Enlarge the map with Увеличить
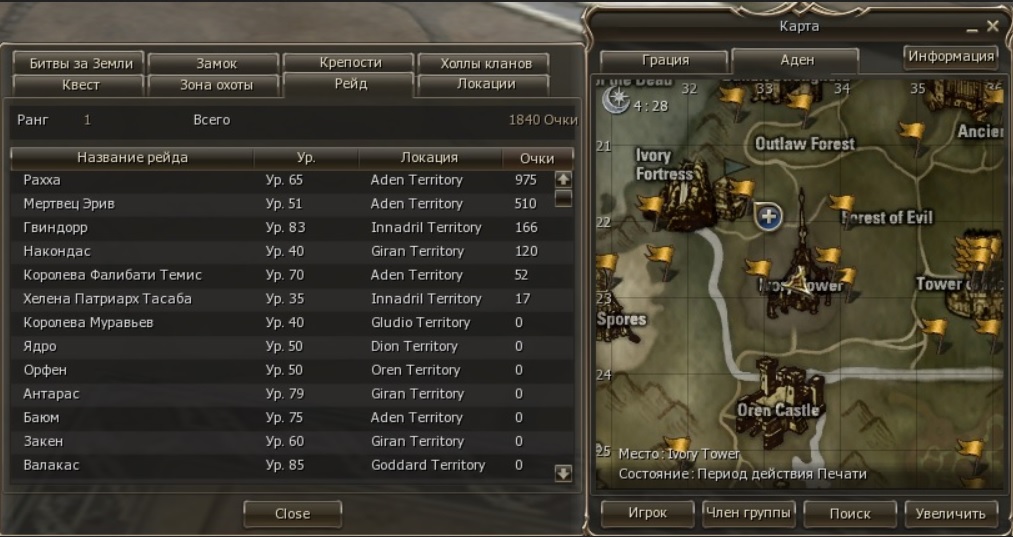1013x537 pixels. 951,514
